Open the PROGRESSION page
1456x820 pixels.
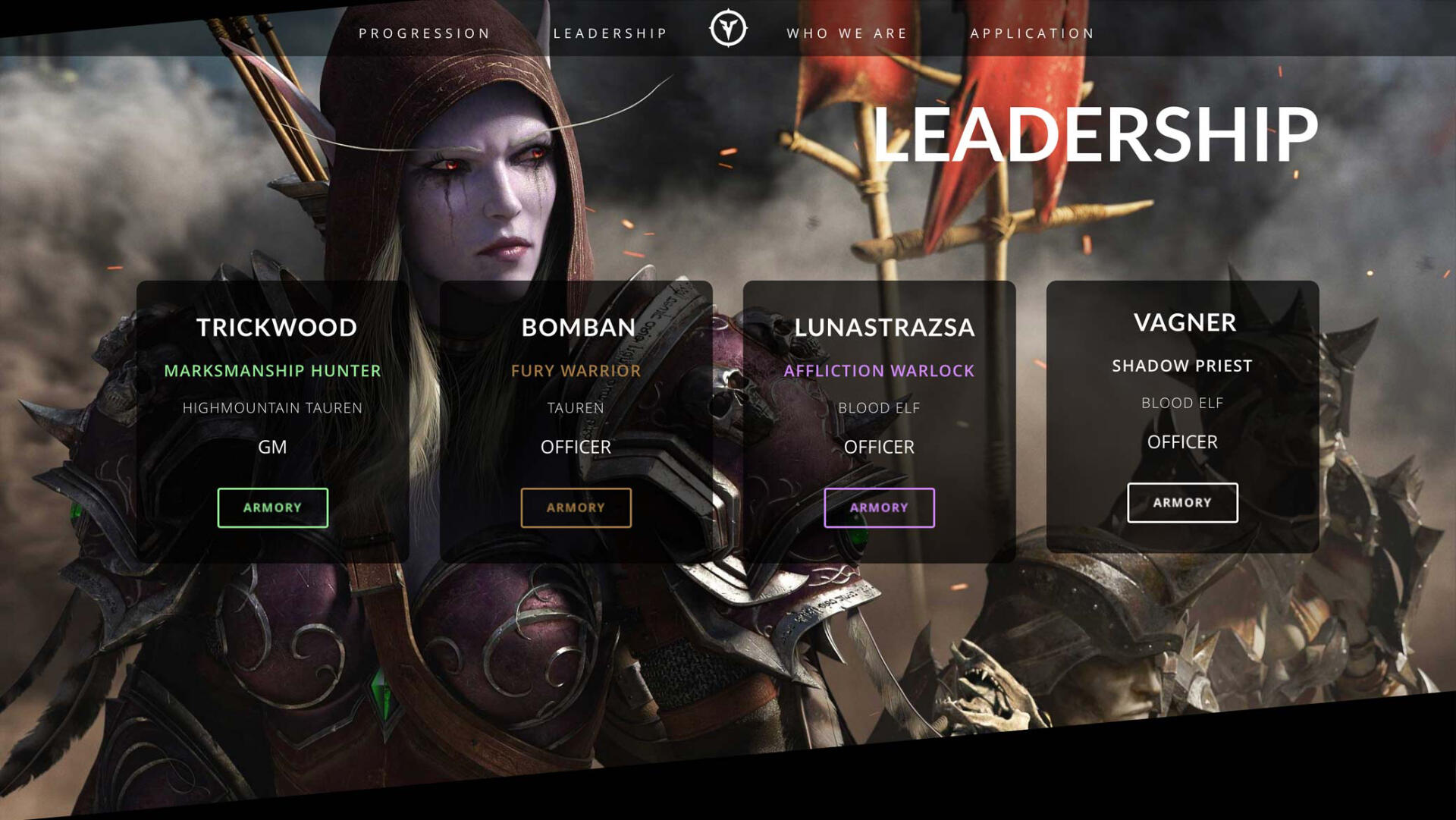(425, 33)
